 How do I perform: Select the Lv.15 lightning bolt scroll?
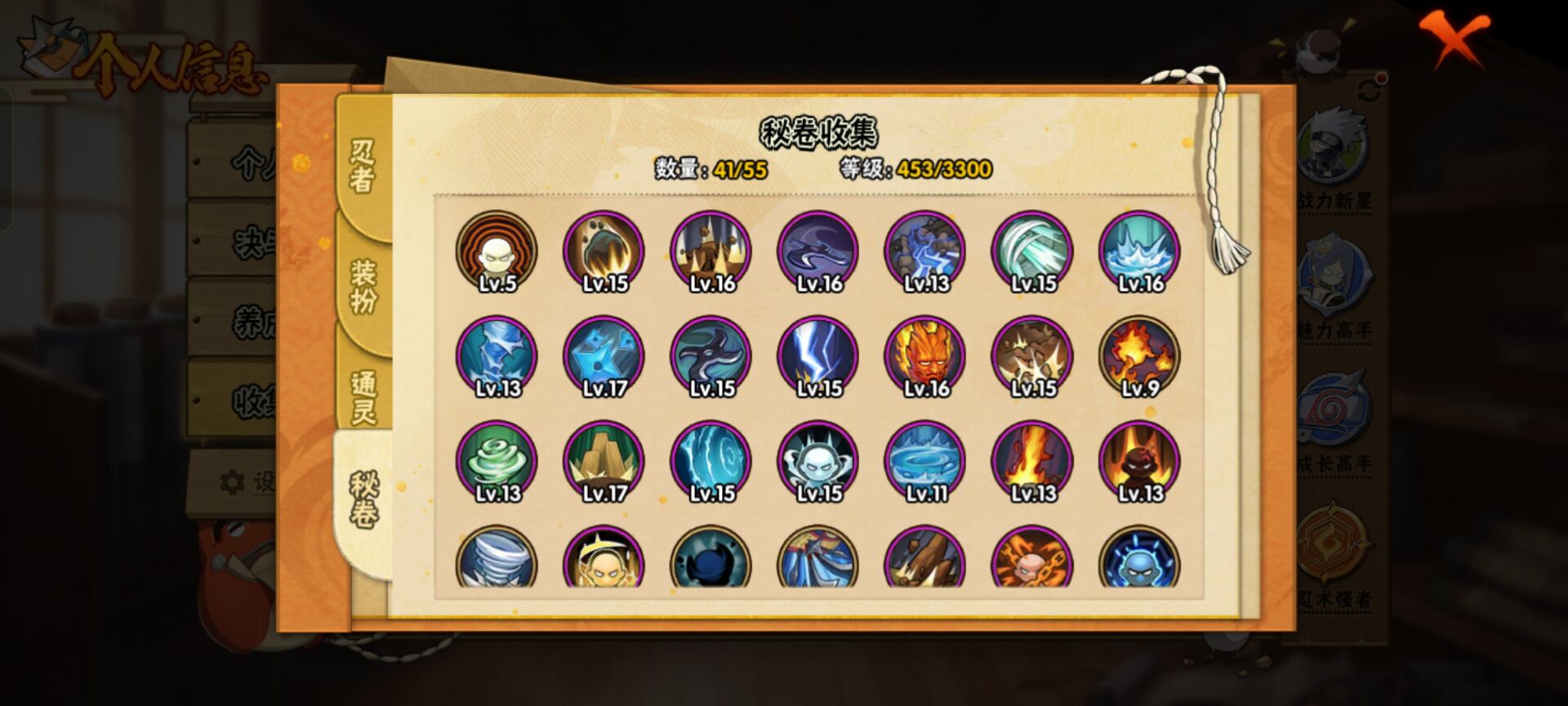pyautogui.click(x=818, y=357)
